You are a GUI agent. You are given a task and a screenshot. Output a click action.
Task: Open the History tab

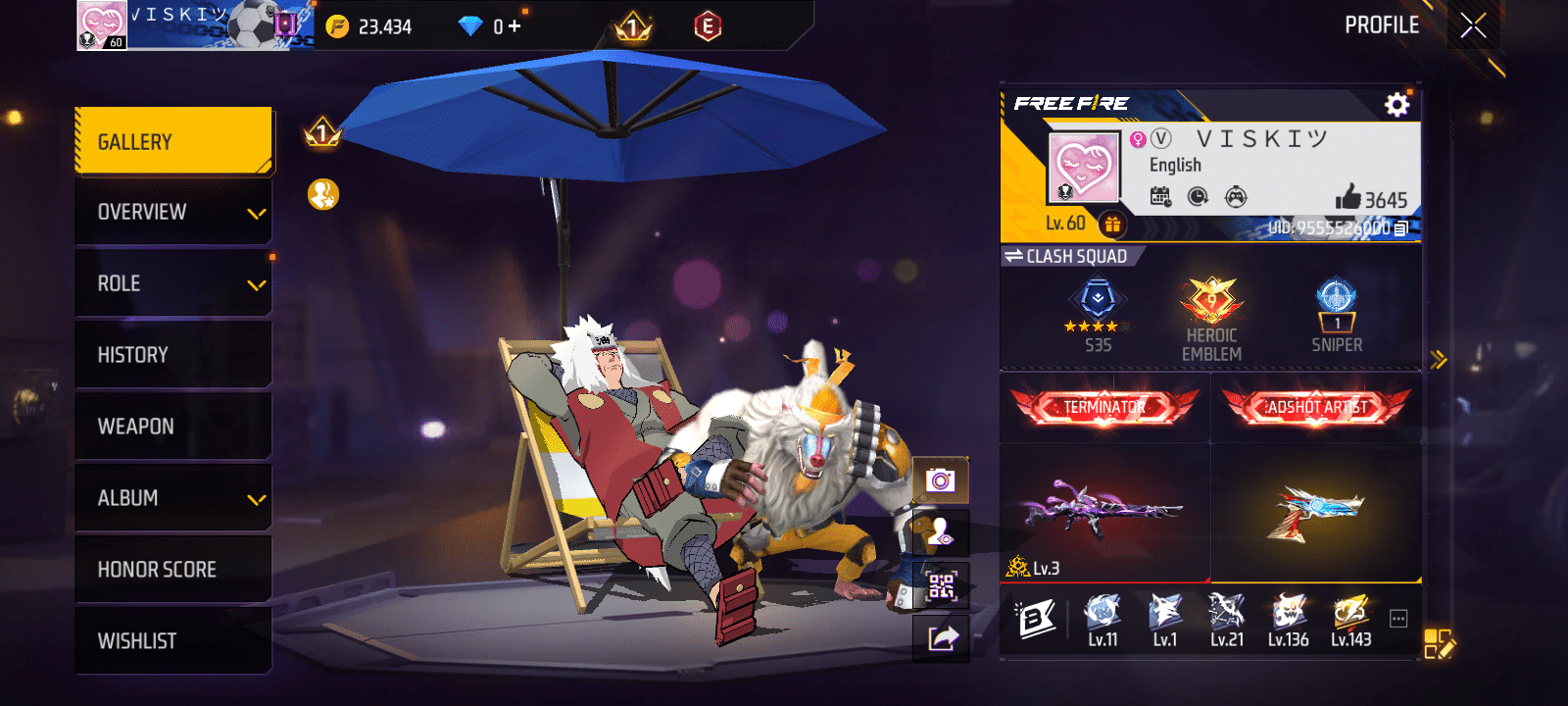coord(173,355)
